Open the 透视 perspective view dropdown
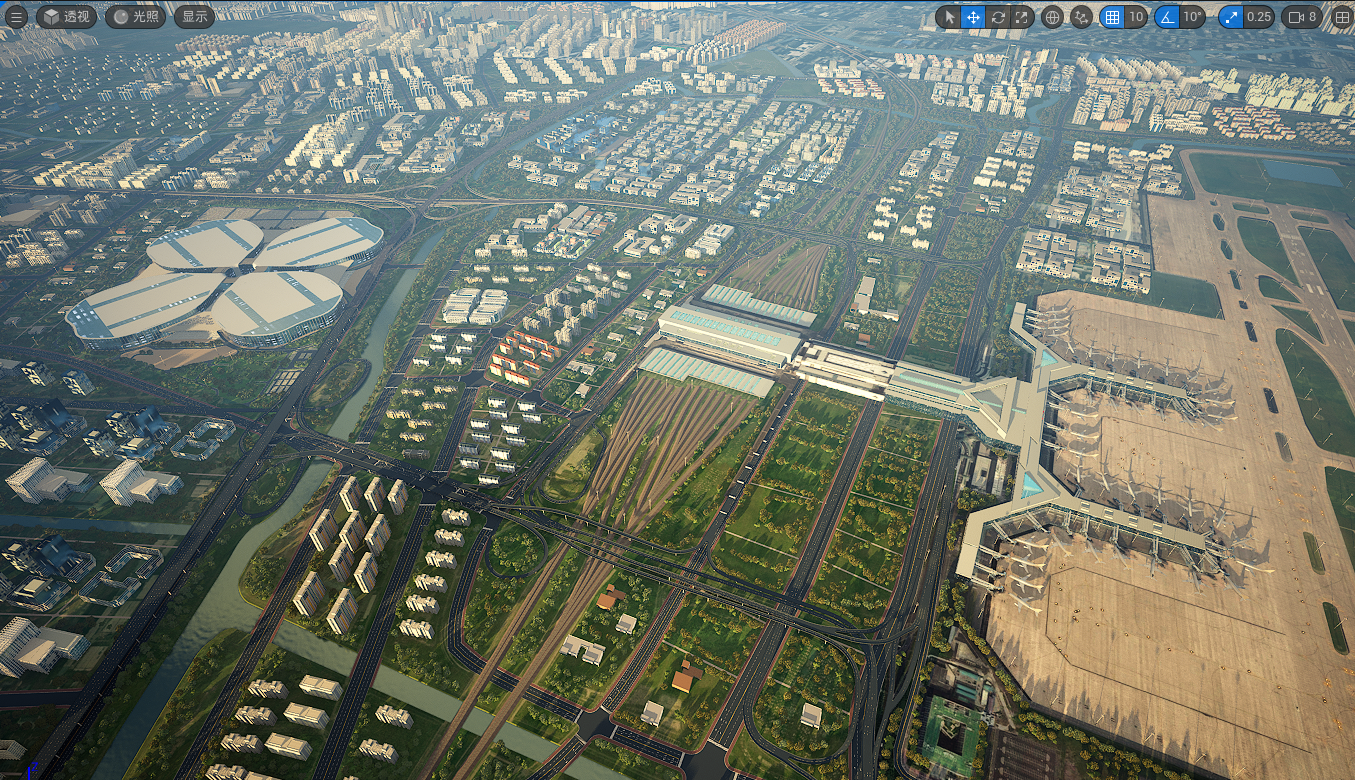Image resolution: width=1355 pixels, height=780 pixels. tap(67, 17)
